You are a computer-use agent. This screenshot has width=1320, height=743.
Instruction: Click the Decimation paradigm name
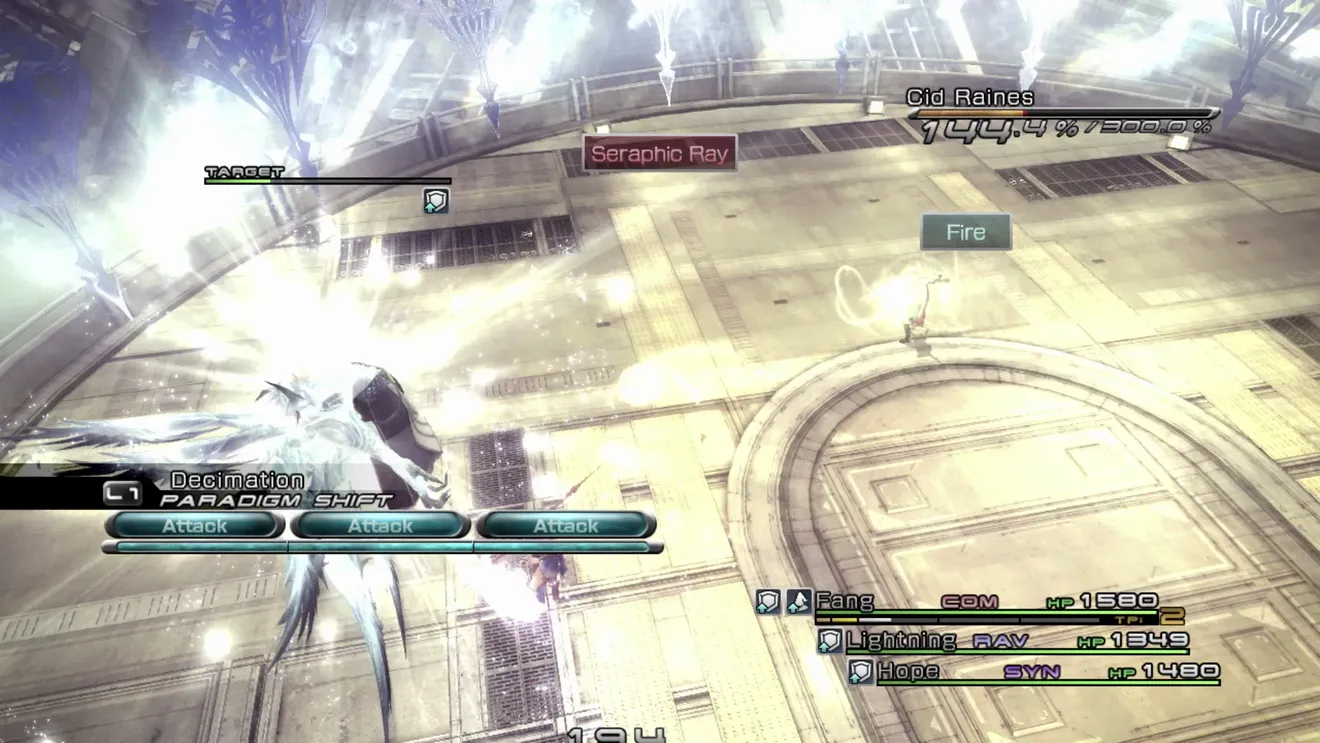(x=237, y=480)
